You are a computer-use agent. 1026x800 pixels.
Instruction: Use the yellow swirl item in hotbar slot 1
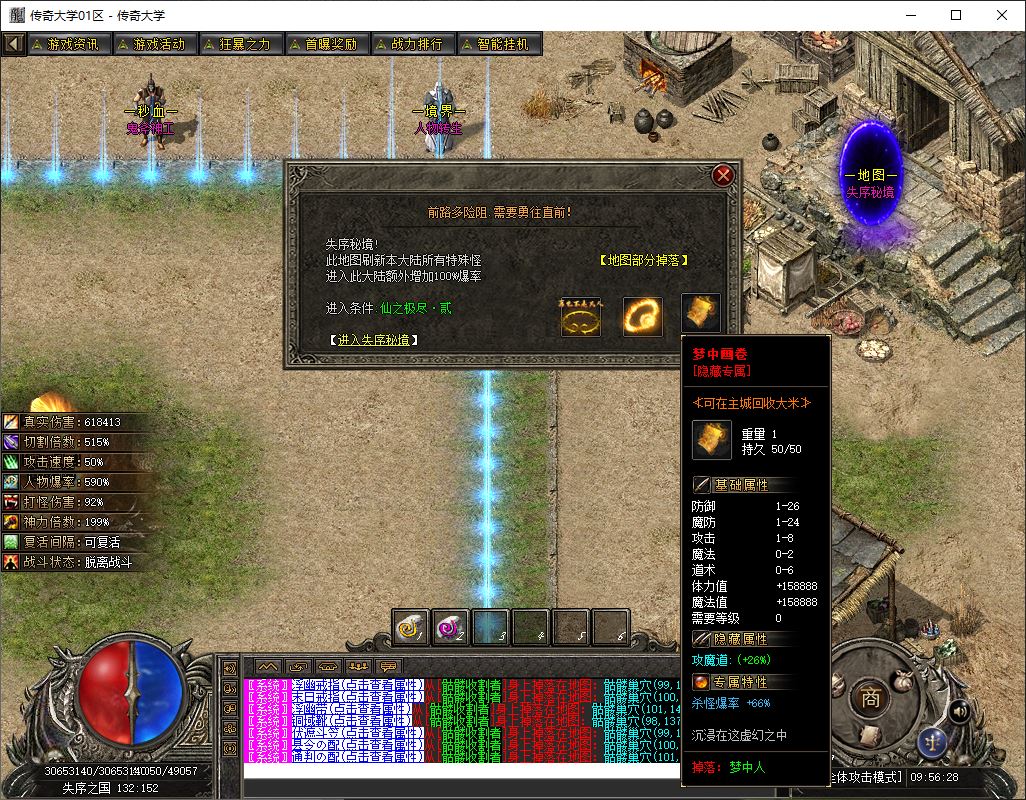click(x=411, y=627)
